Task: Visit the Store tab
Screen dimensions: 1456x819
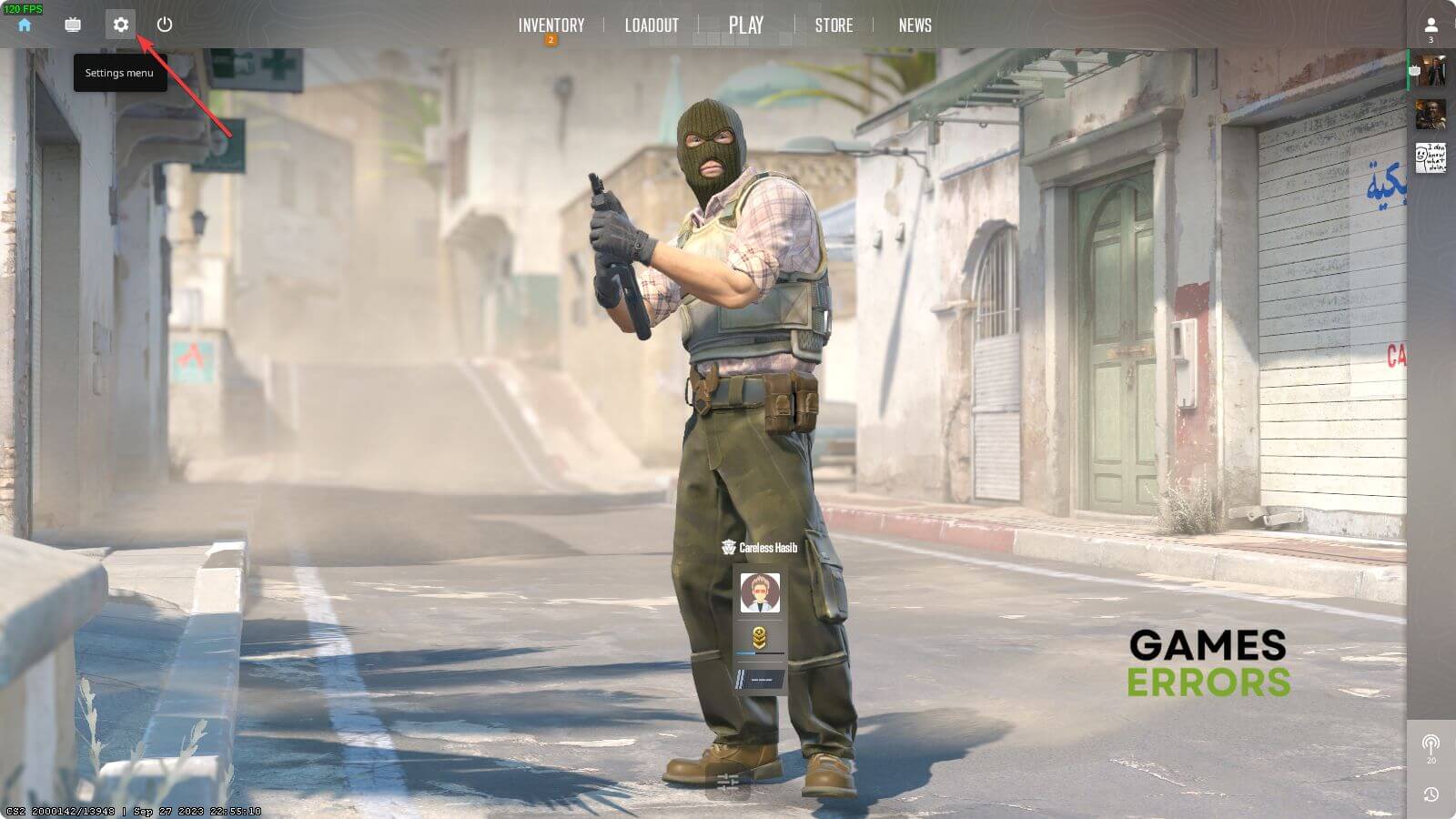Action: (834, 25)
